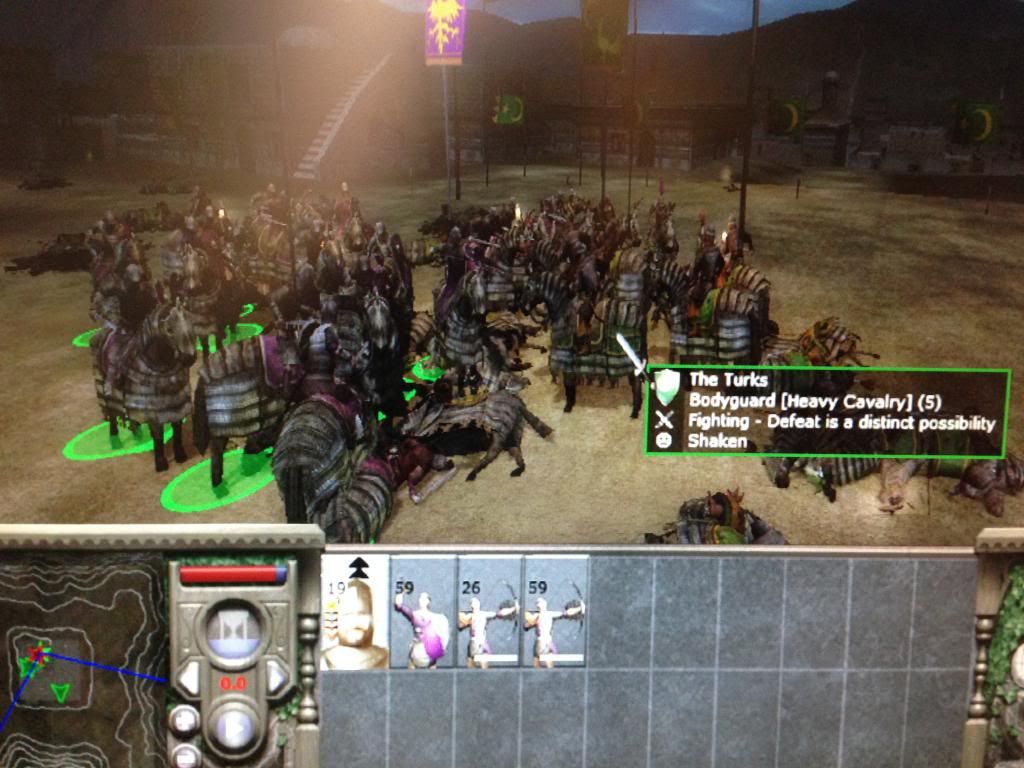This screenshot has width=1024, height=768.
Task: Zoom out the minimap with the minus button
Action: pyautogui.click(x=183, y=755)
